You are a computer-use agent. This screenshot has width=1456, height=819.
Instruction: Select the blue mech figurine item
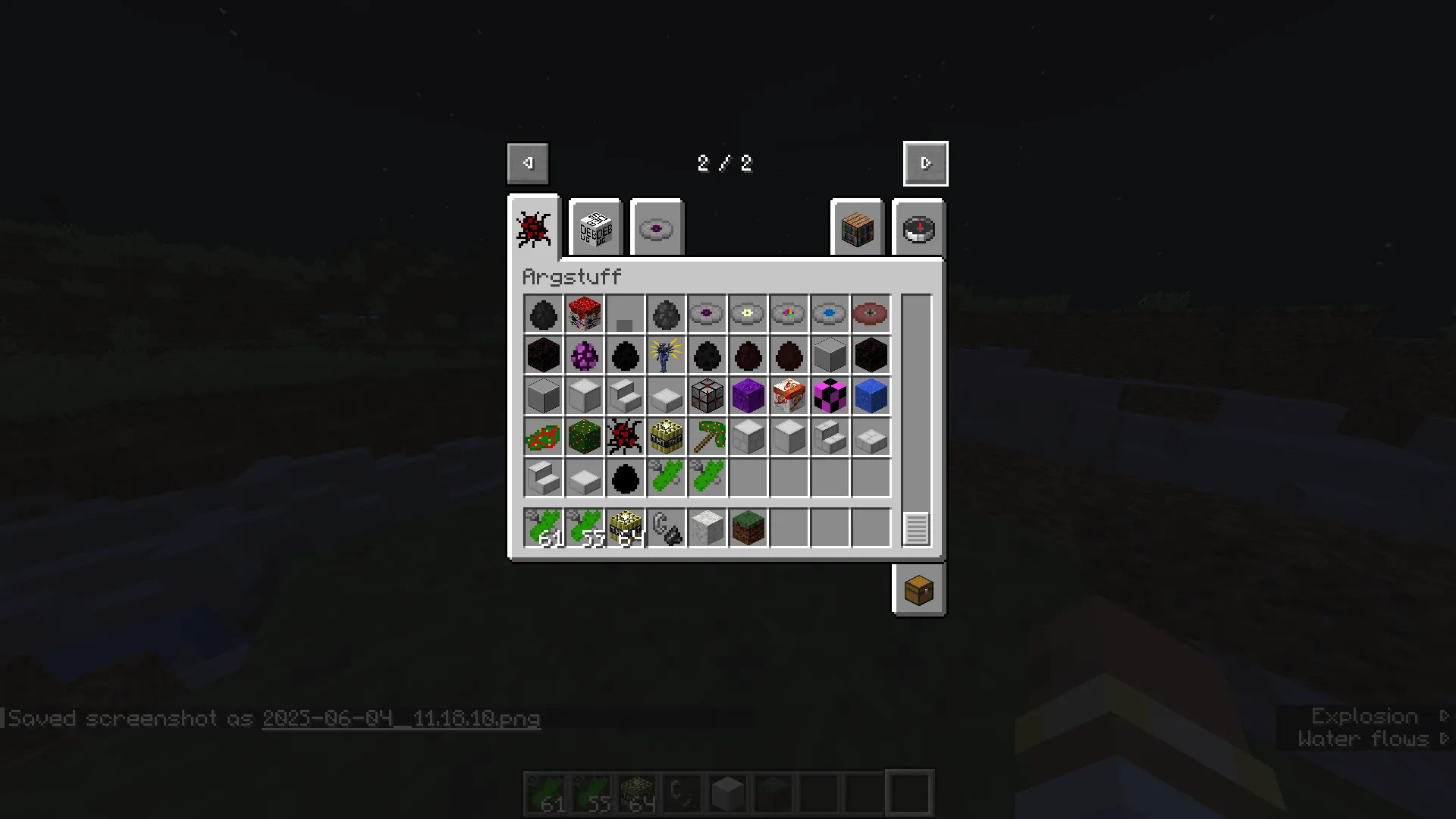pyautogui.click(x=666, y=355)
